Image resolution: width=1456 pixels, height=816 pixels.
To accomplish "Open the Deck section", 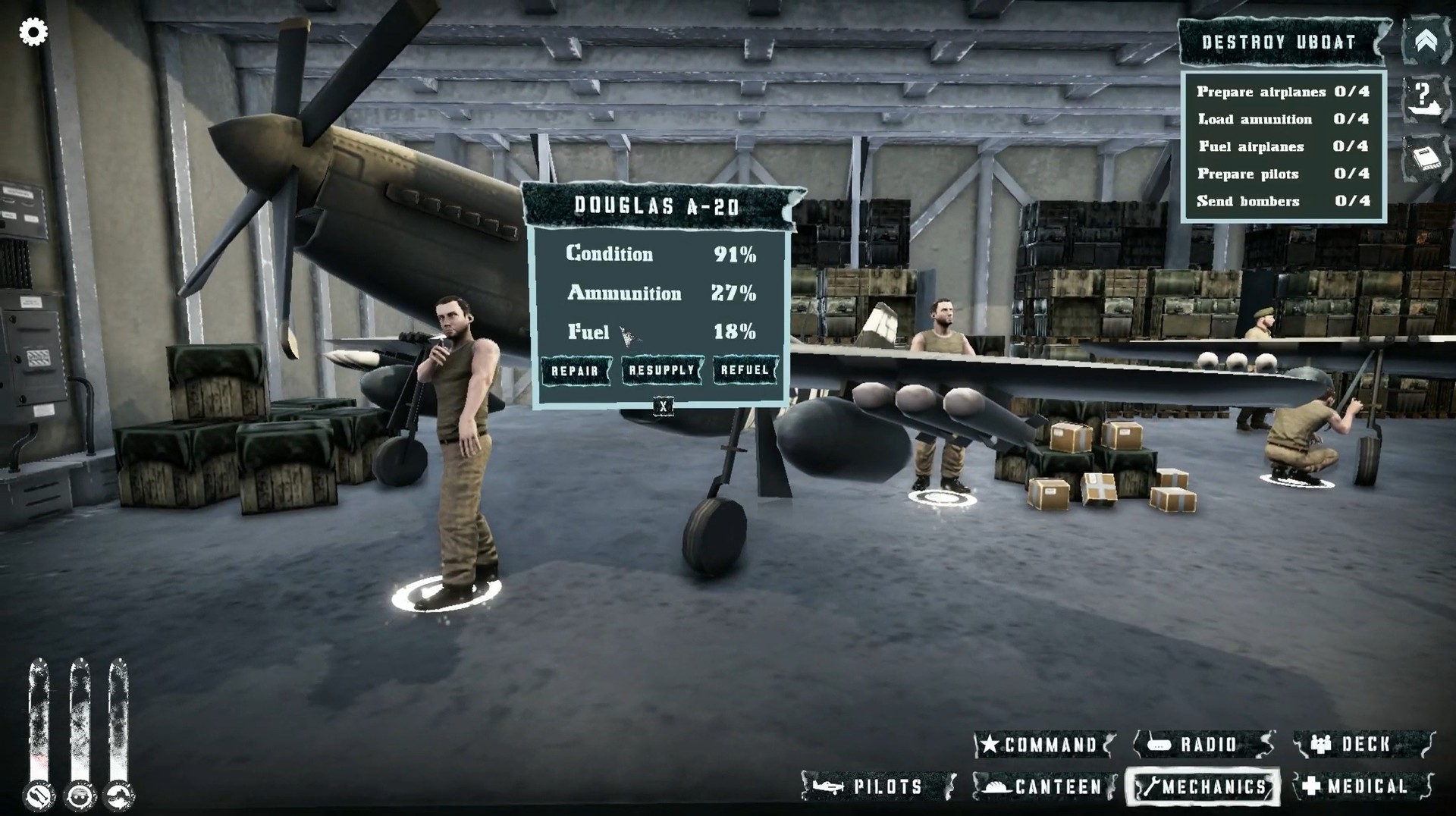I will coord(1363,745).
